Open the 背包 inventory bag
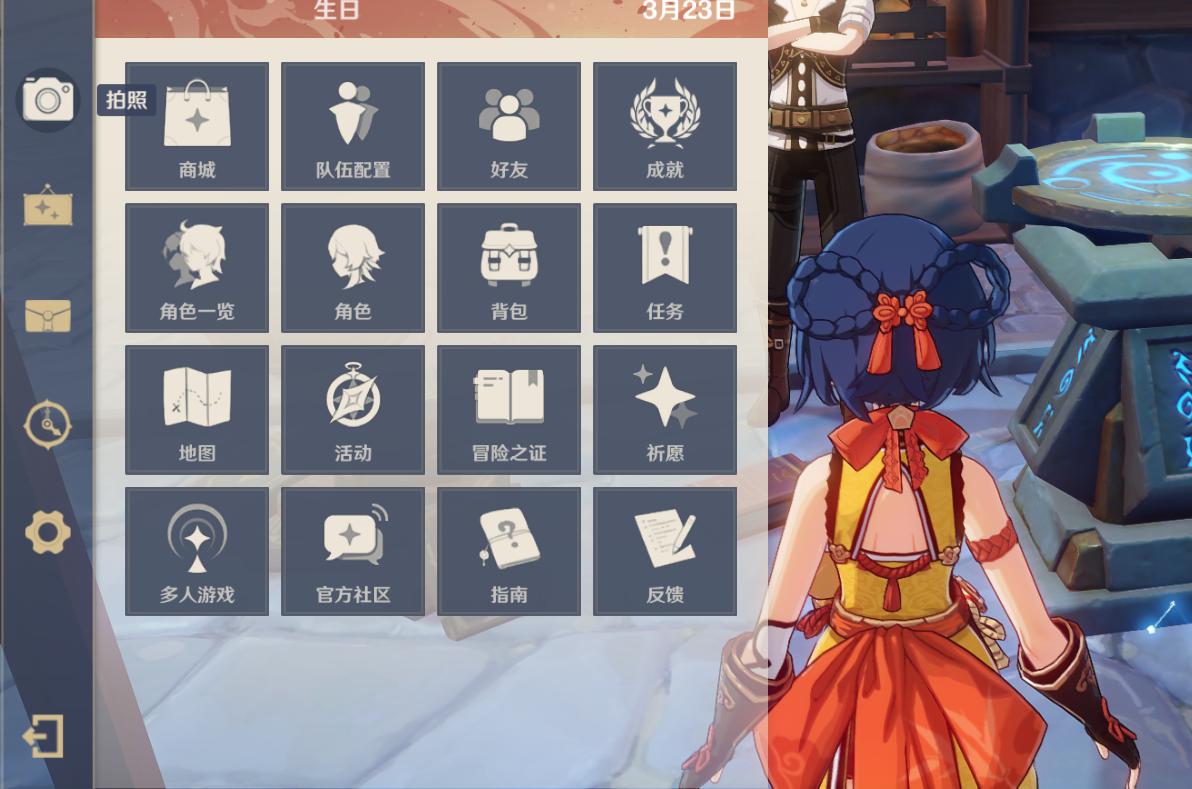Image resolution: width=1192 pixels, height=789 pixels. [509, 268]
